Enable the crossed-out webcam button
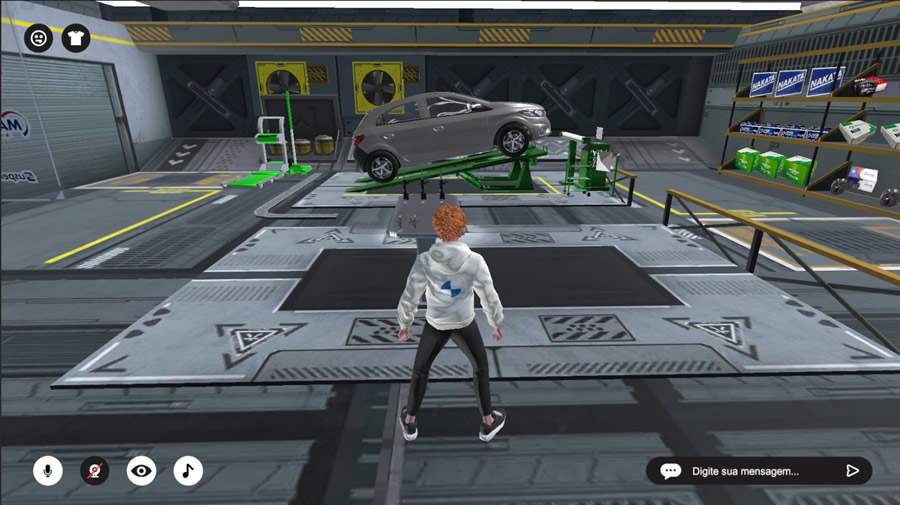The image size is (900, 505). pos(94,470)
